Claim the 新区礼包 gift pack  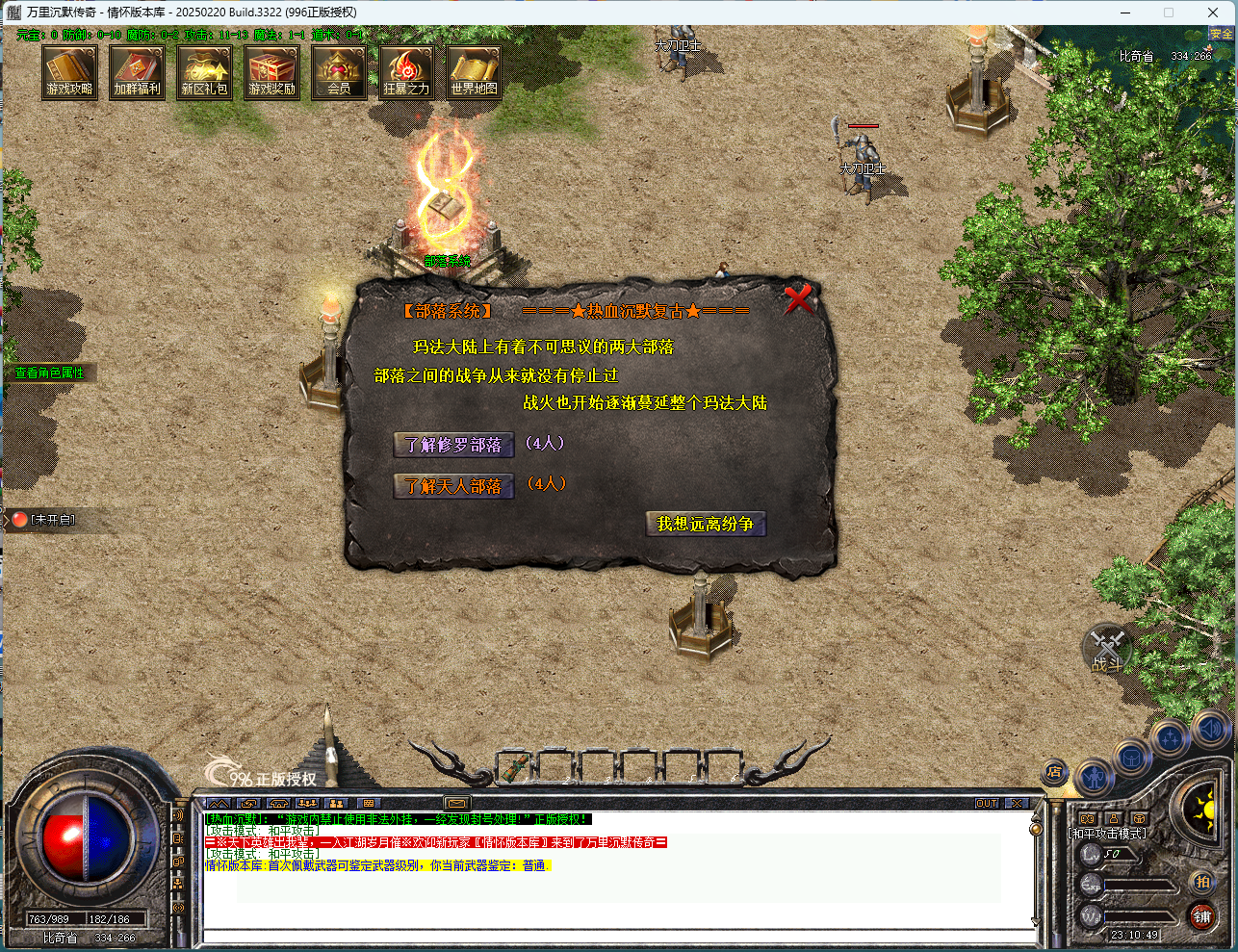point(204,72)
